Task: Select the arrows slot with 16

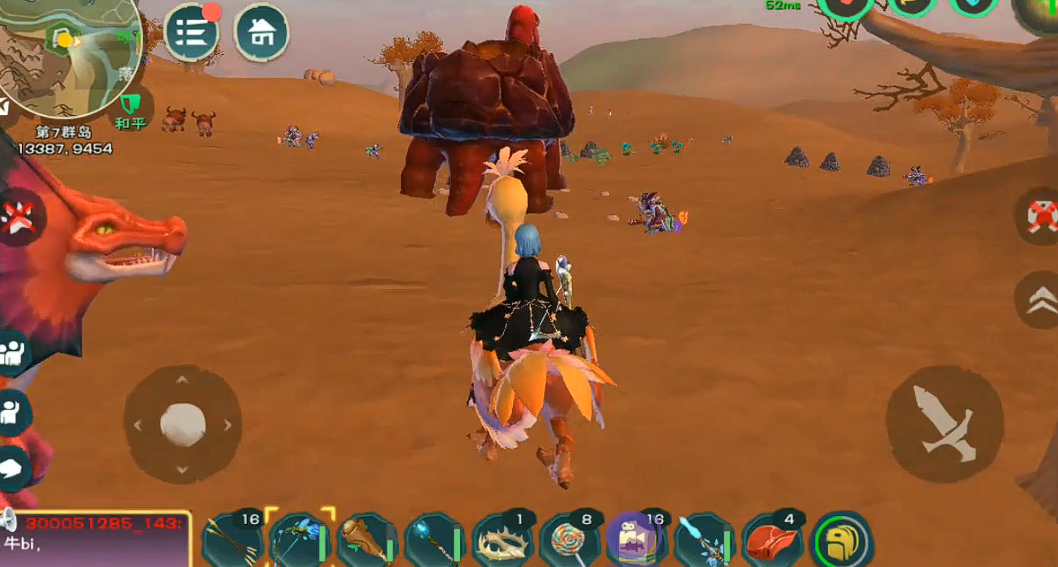Action: [x=232, y=541]
